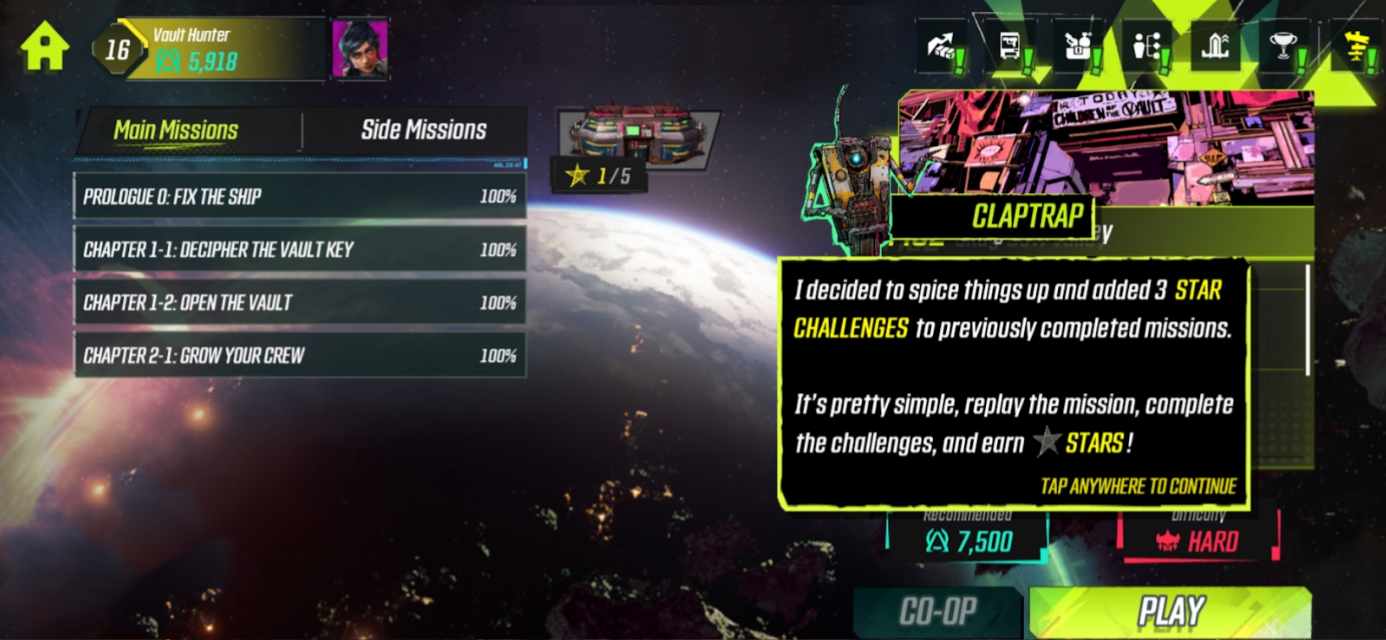Open the gun vending machine shop
Screen dimensions: 1386x640
tap(1010, 47)
